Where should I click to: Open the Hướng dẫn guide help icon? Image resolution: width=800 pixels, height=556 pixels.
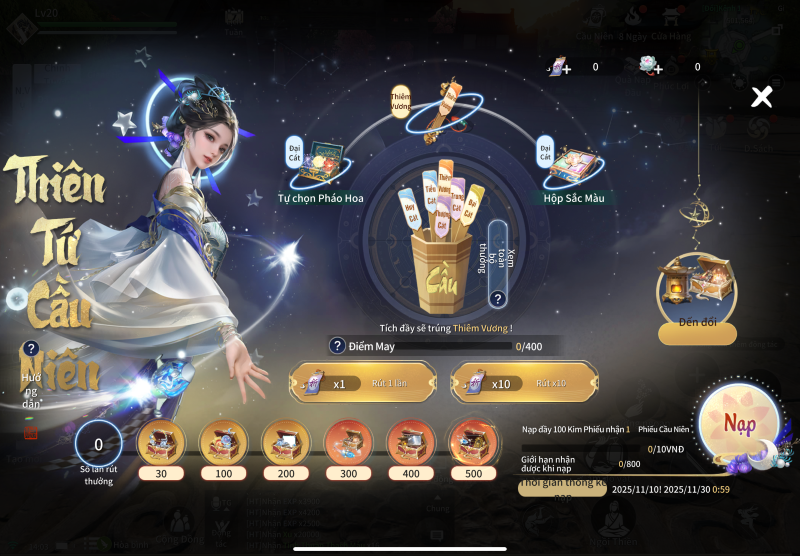(31, 349)
